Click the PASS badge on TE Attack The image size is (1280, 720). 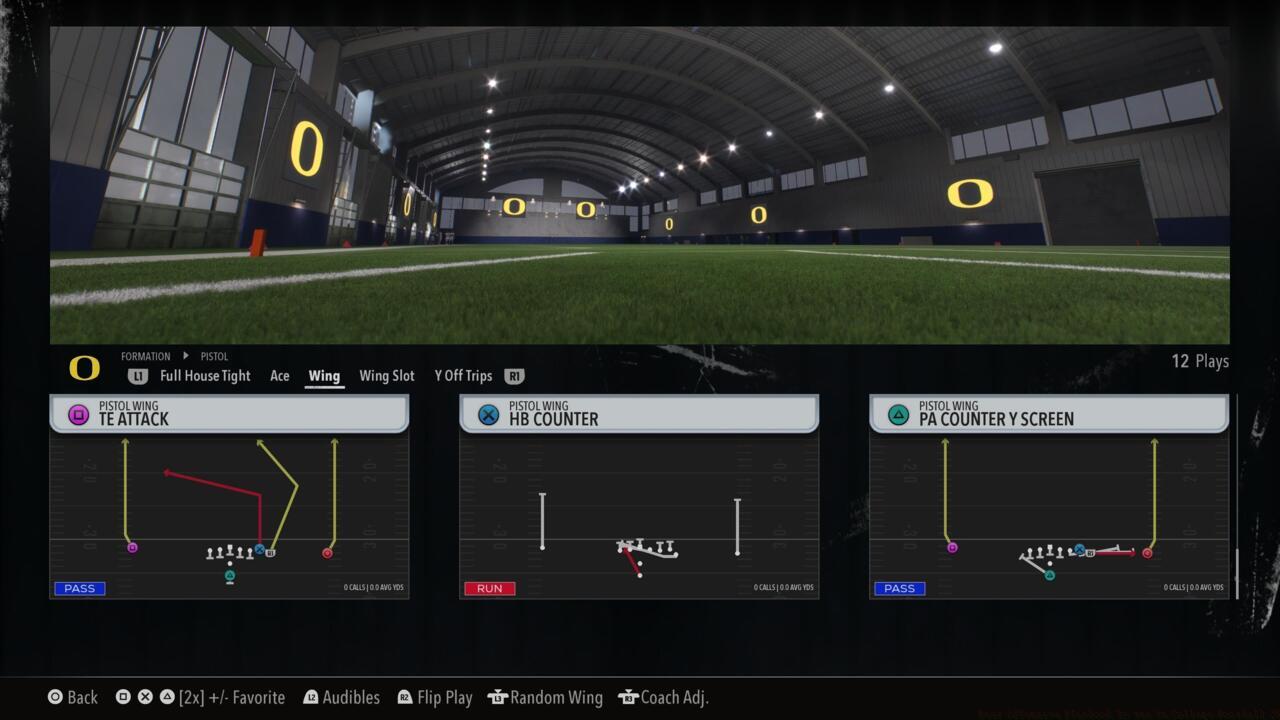pyautogui.click(x=79, y=588)
